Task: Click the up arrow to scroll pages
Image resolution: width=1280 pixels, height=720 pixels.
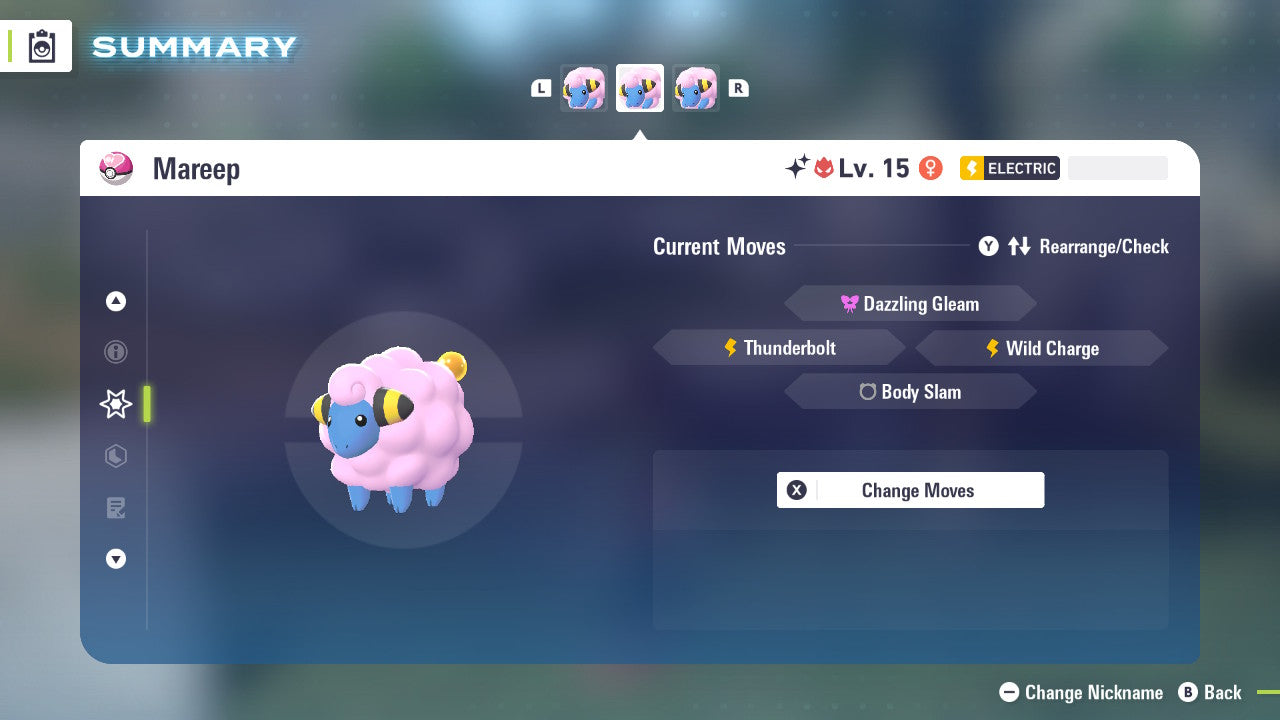Action: tap(115, 301)
